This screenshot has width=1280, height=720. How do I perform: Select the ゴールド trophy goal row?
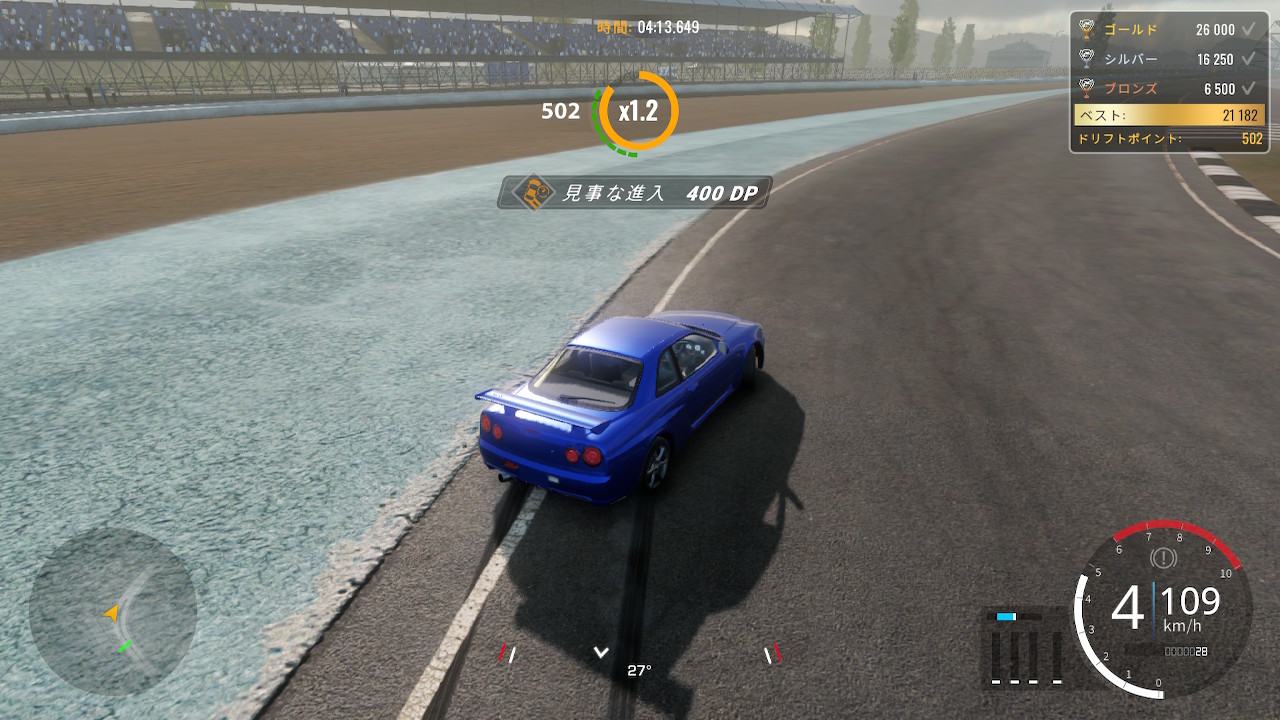pos(1168,30)
